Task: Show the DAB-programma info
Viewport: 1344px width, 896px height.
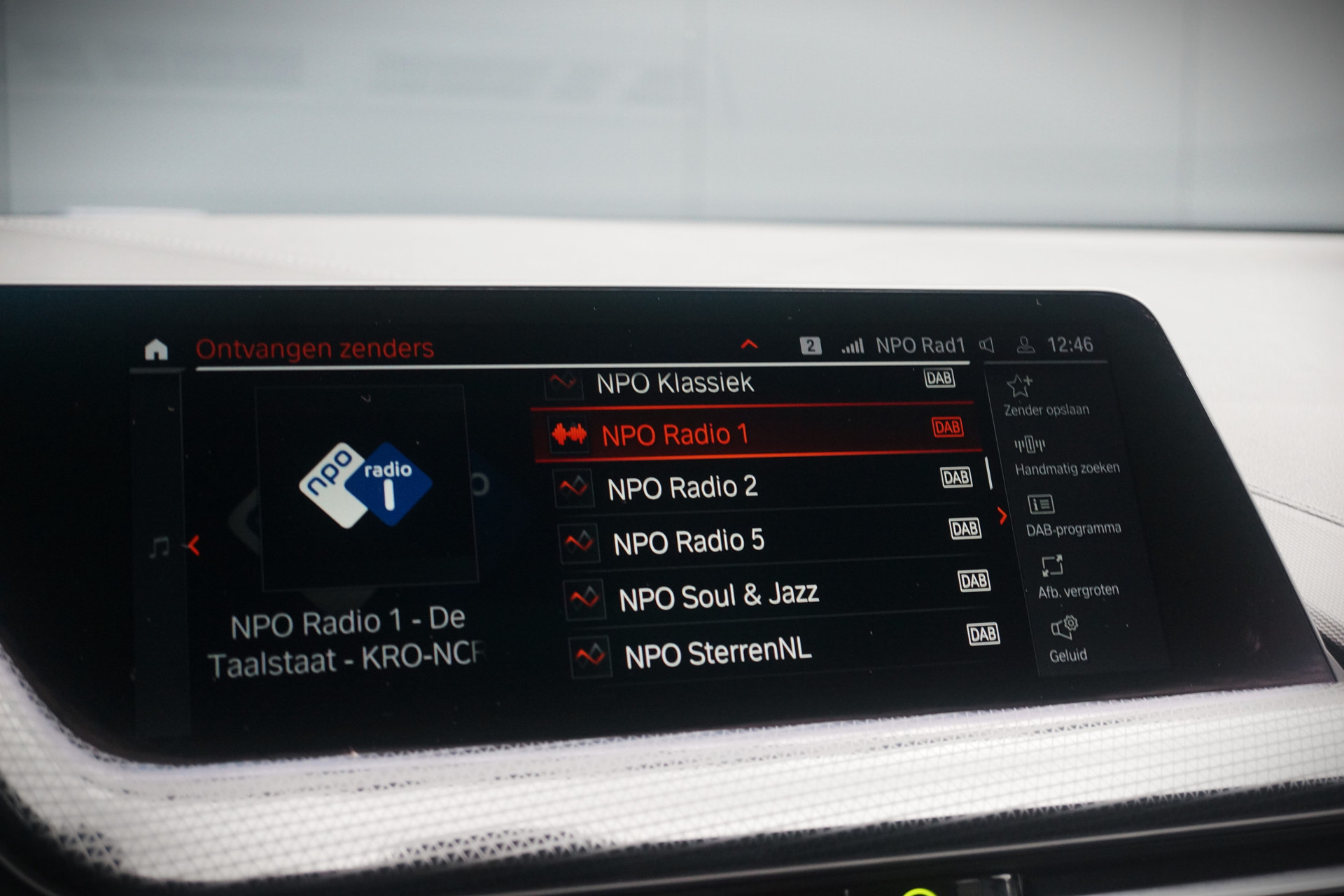Action: coord(1072,517)
